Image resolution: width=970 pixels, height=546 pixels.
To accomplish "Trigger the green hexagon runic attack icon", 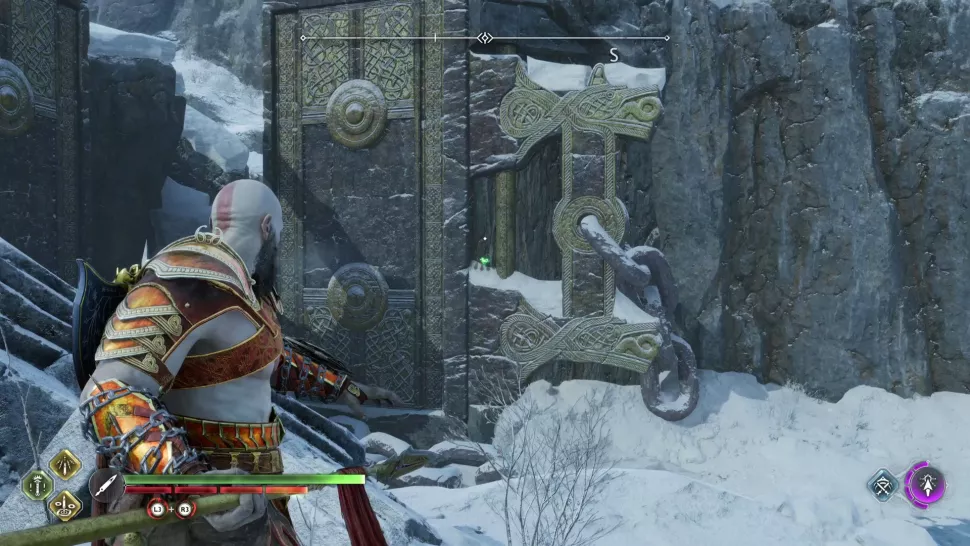I will point(38,485).
